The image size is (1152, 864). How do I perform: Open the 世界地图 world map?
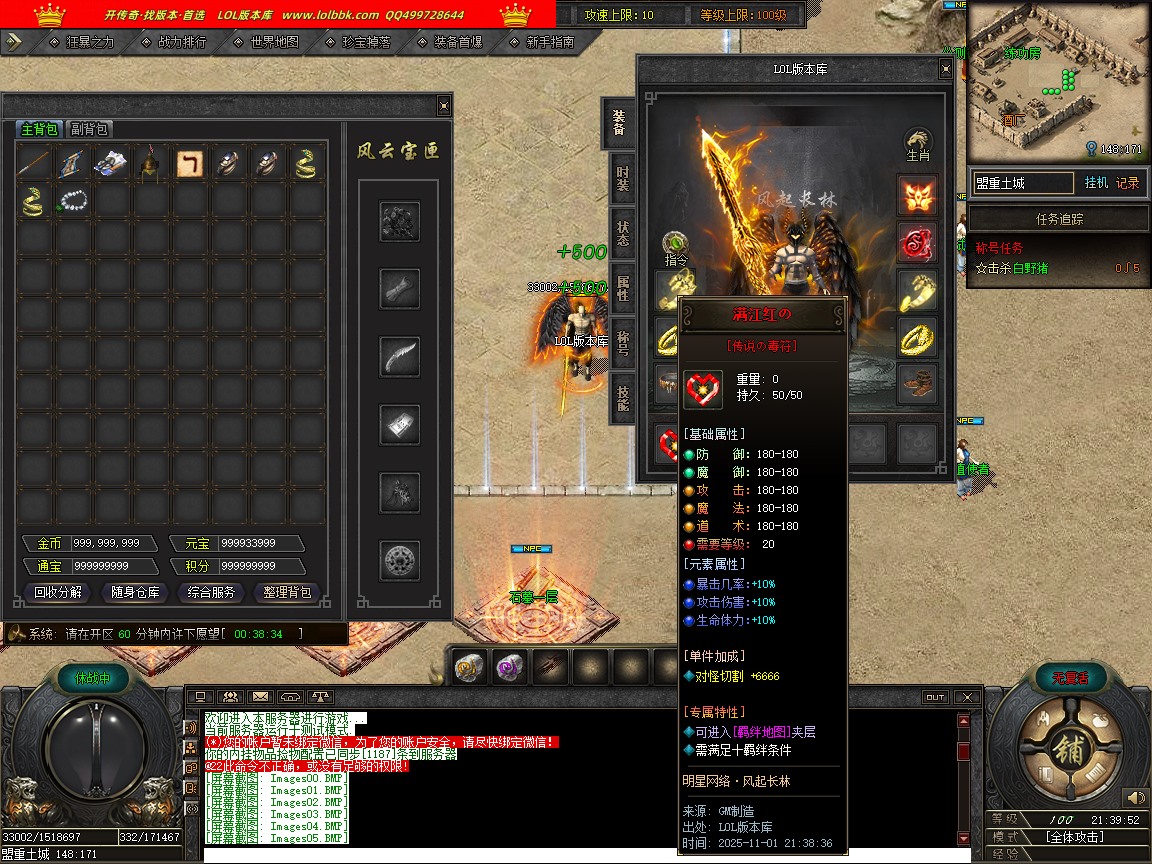274,42
